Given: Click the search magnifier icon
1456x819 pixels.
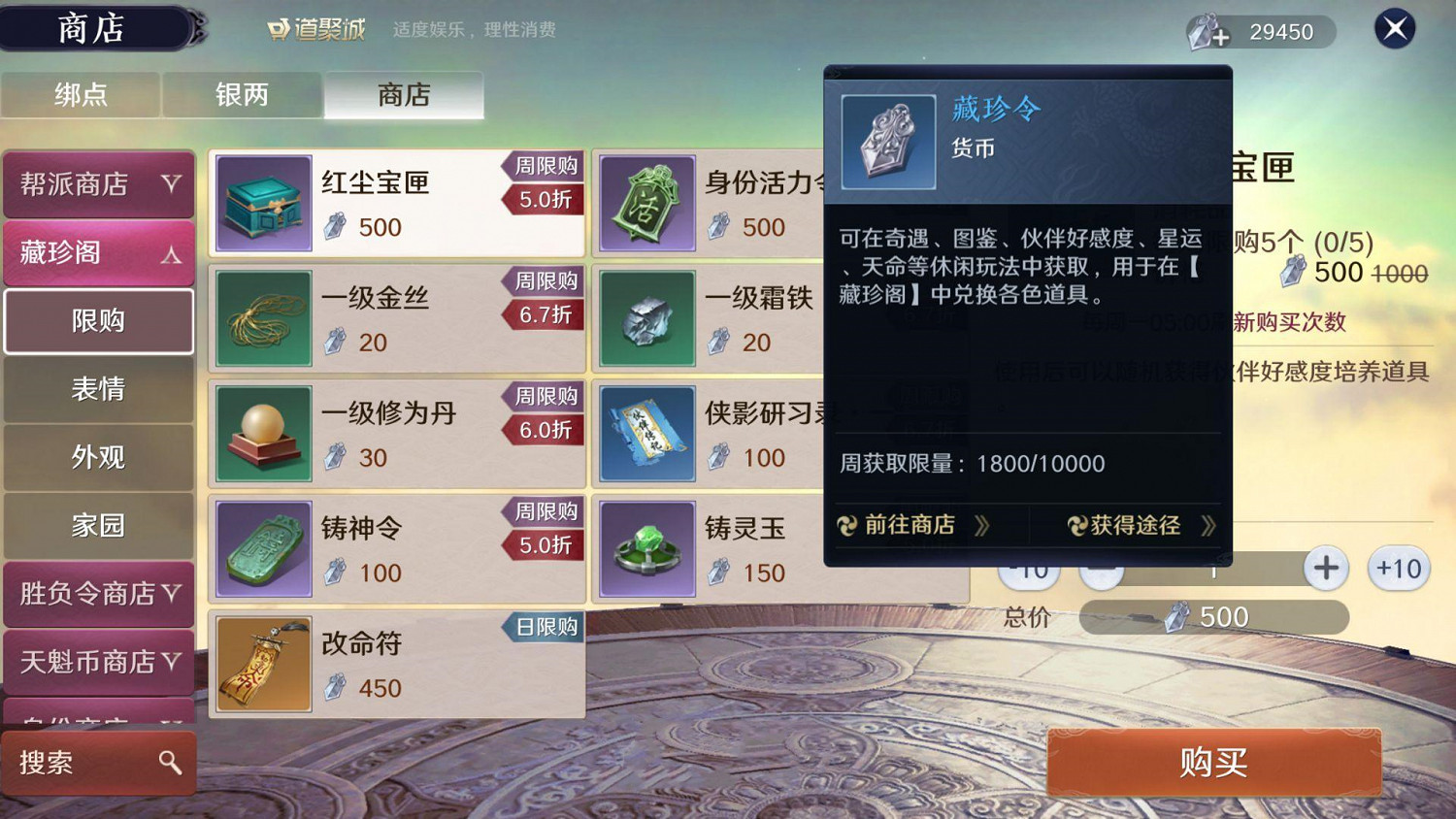Looking at the screenshot, I should click(171, 764).
